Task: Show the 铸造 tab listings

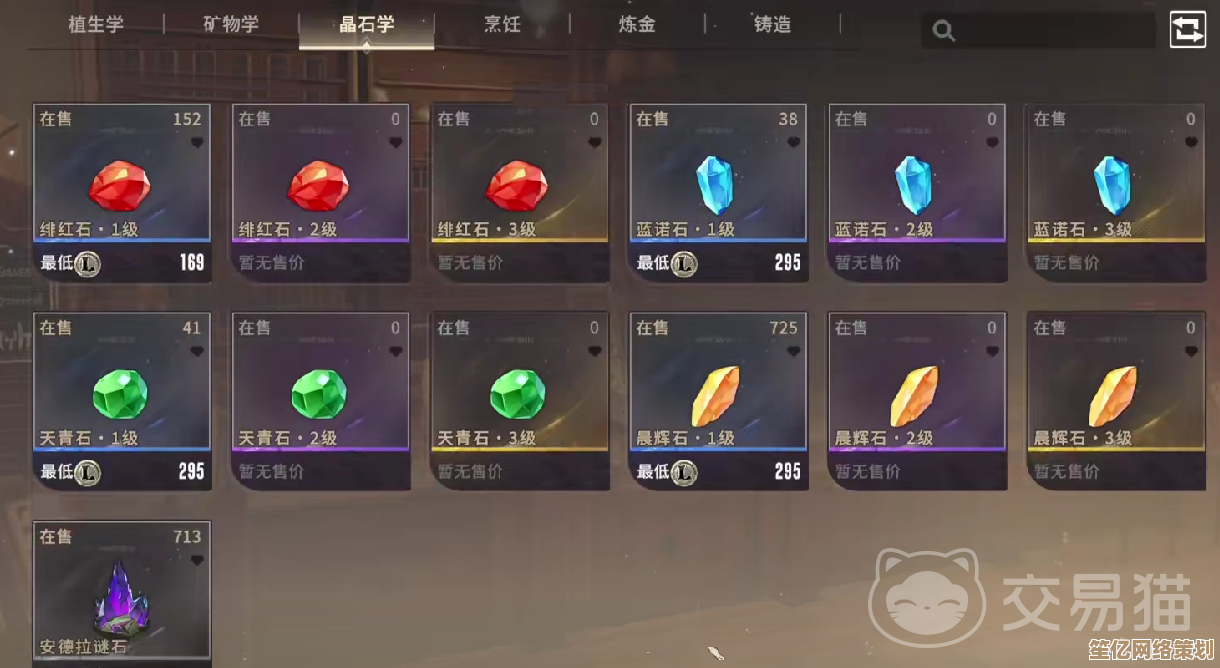Action: coord(772,24)
